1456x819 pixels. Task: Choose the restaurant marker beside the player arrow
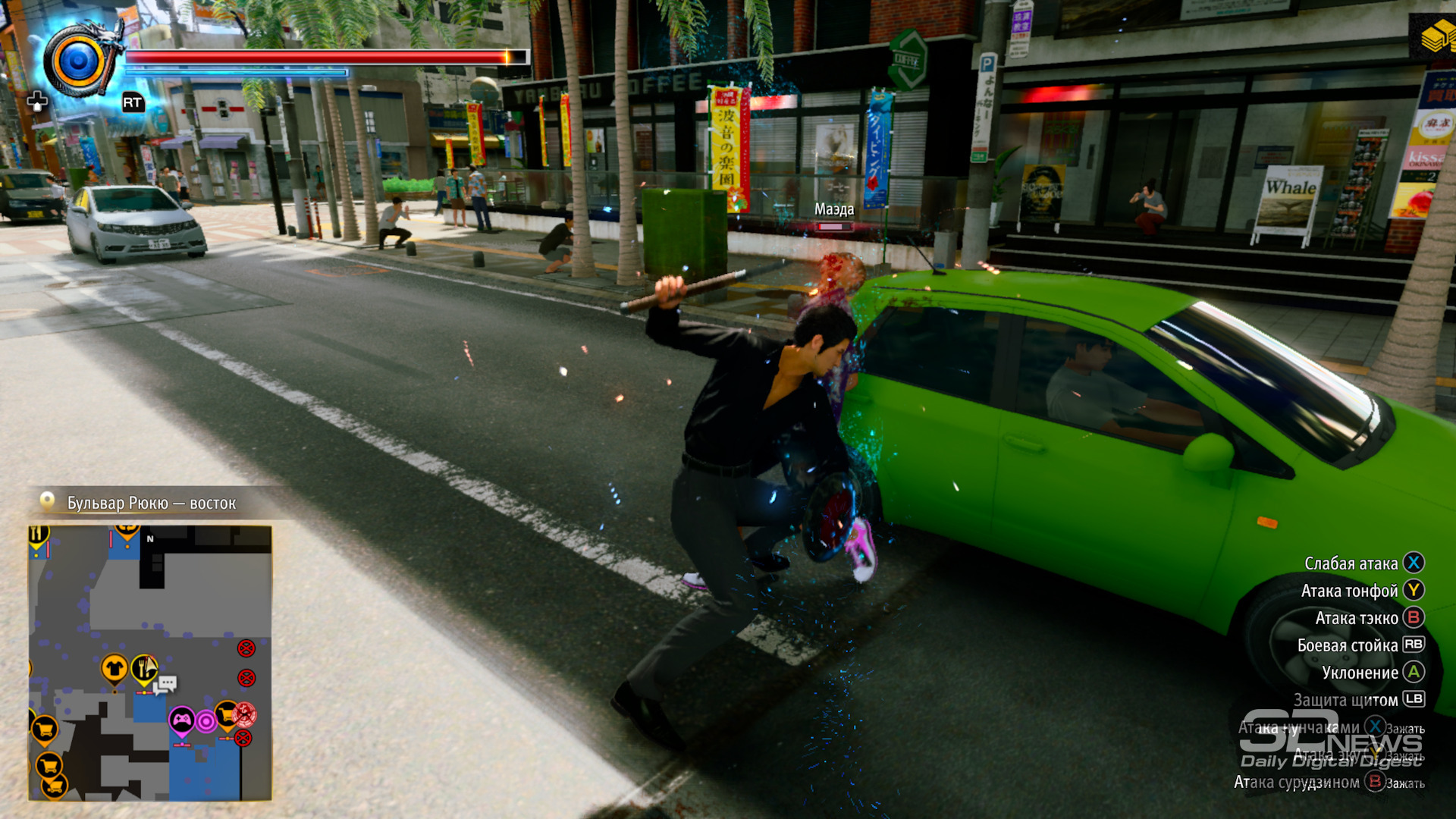coord(142,669)
